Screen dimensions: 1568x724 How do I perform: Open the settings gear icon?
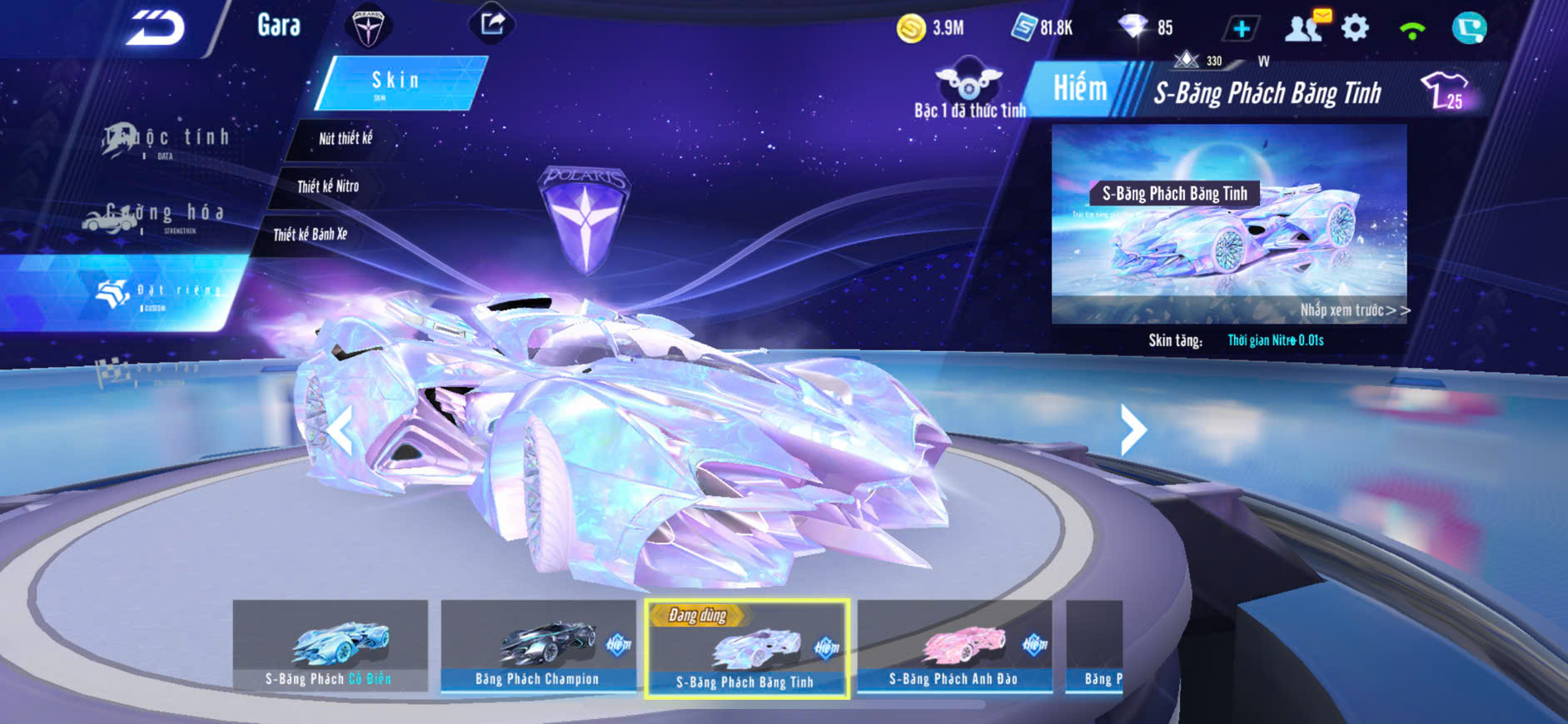click(x=1355, y=28)
